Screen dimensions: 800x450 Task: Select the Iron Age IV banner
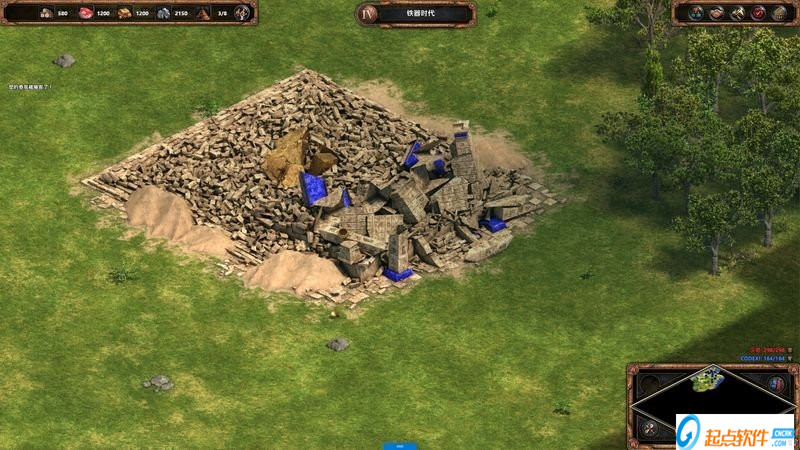click(x=415, y=13)
